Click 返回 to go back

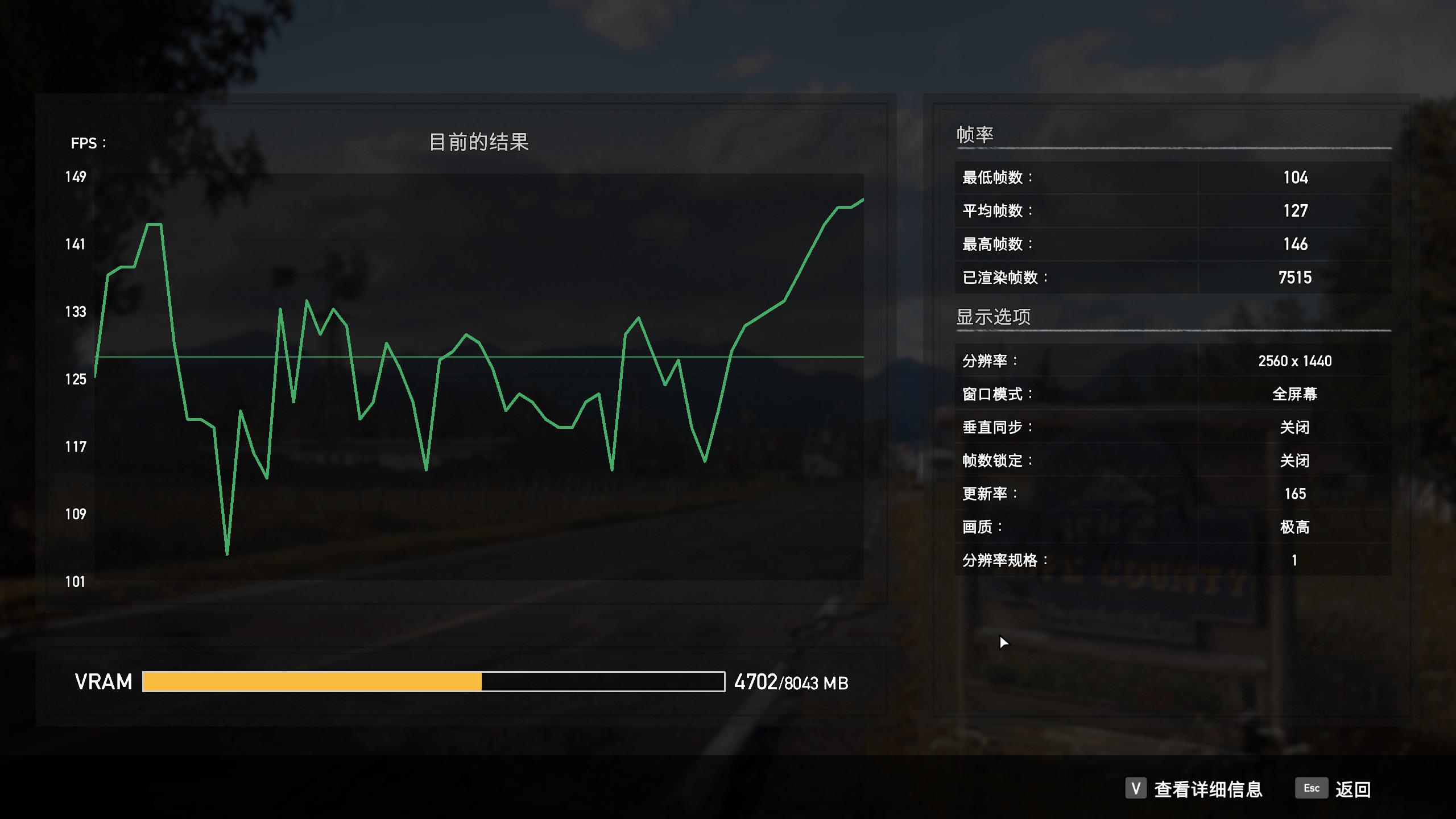coord(1354,789)
